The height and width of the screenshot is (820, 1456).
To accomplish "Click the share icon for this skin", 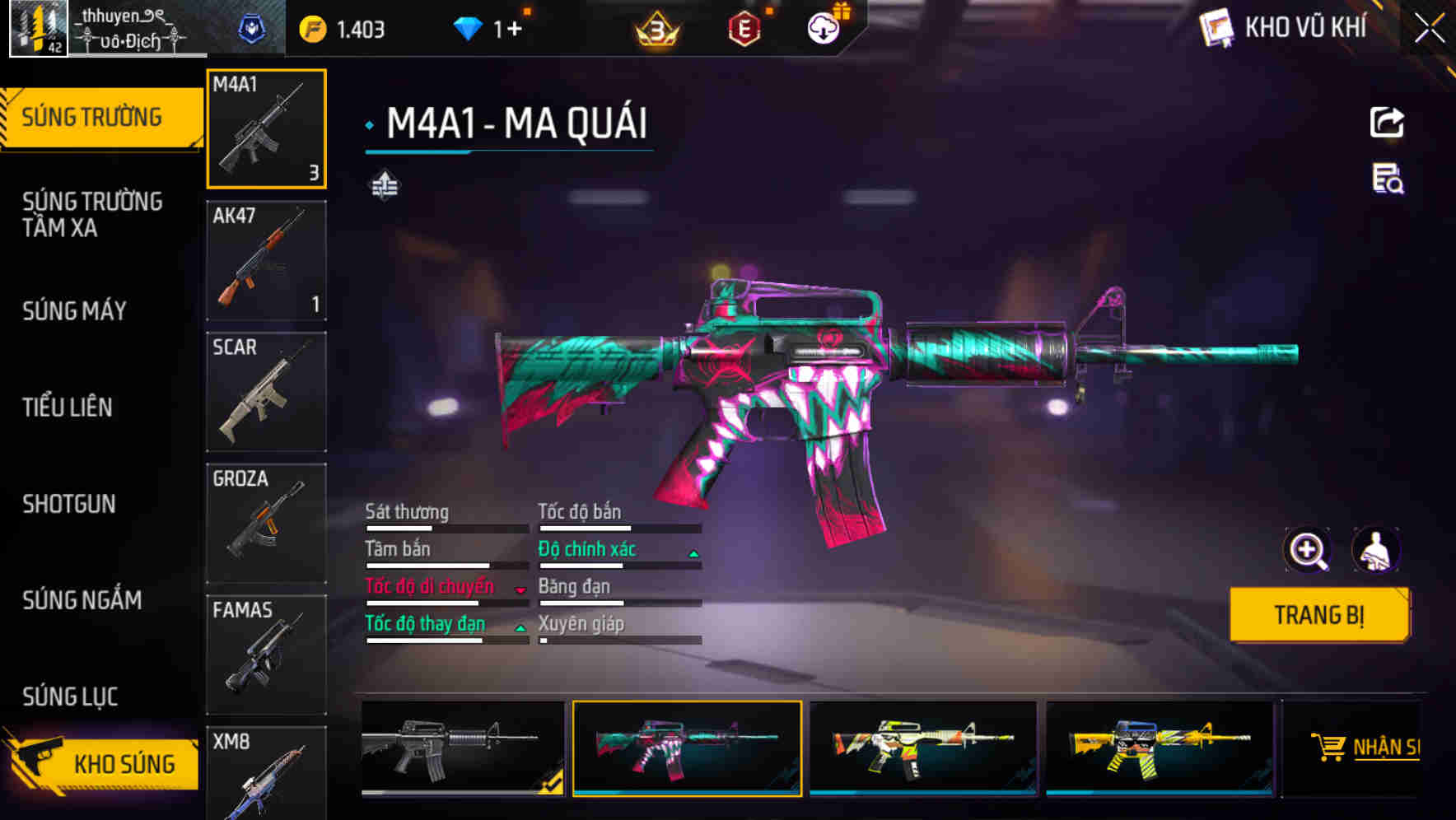I will coord(1387,123).
